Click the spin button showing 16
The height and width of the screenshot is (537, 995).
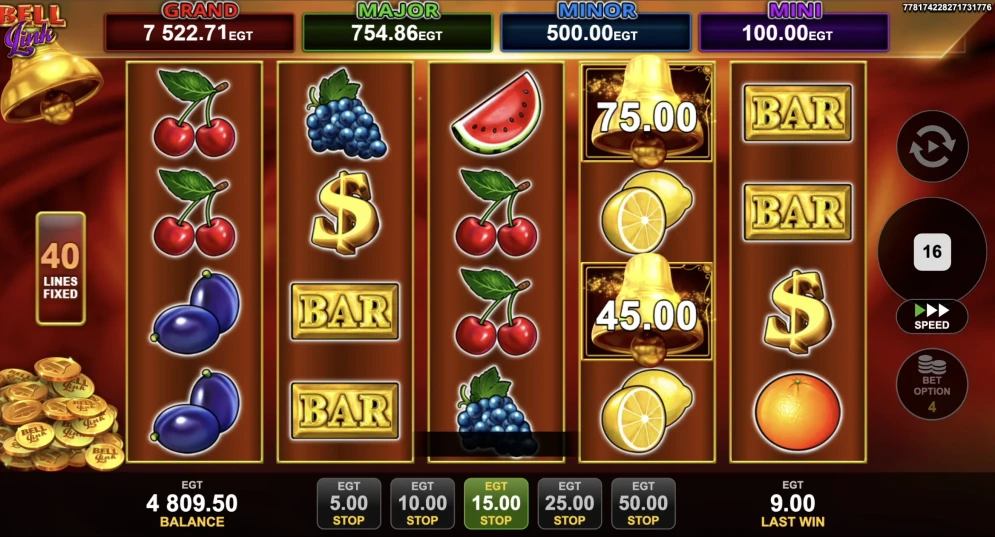point(932,251)
